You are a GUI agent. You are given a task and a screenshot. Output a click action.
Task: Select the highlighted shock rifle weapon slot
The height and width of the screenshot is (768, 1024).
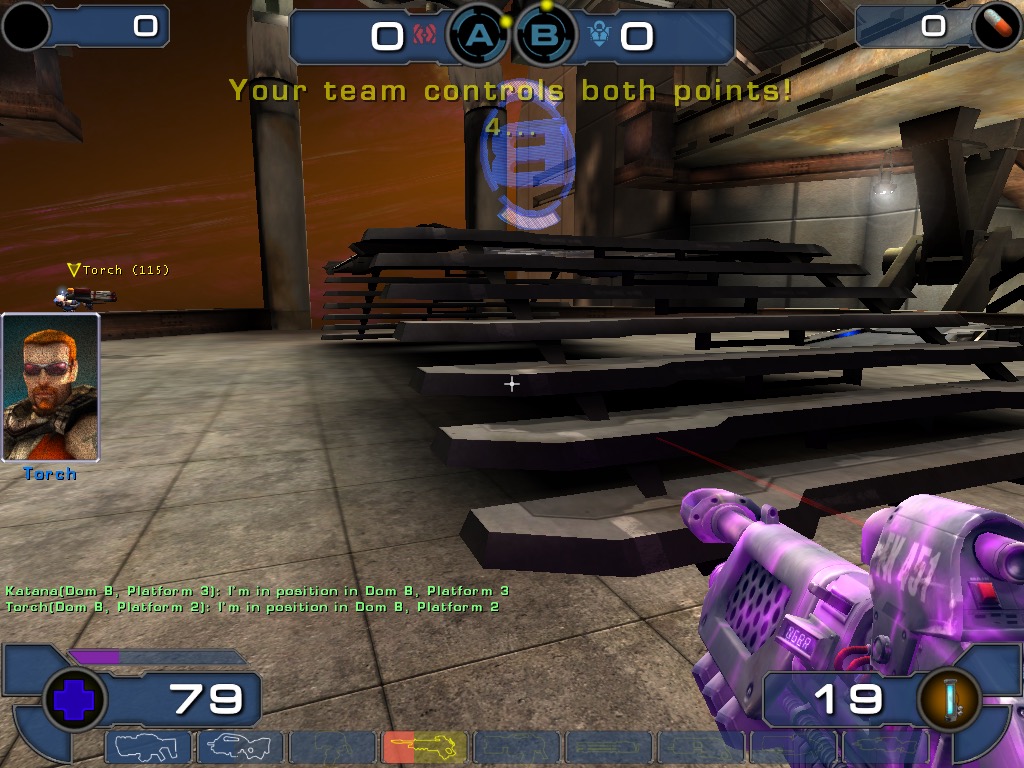click(x=424, y=746)
